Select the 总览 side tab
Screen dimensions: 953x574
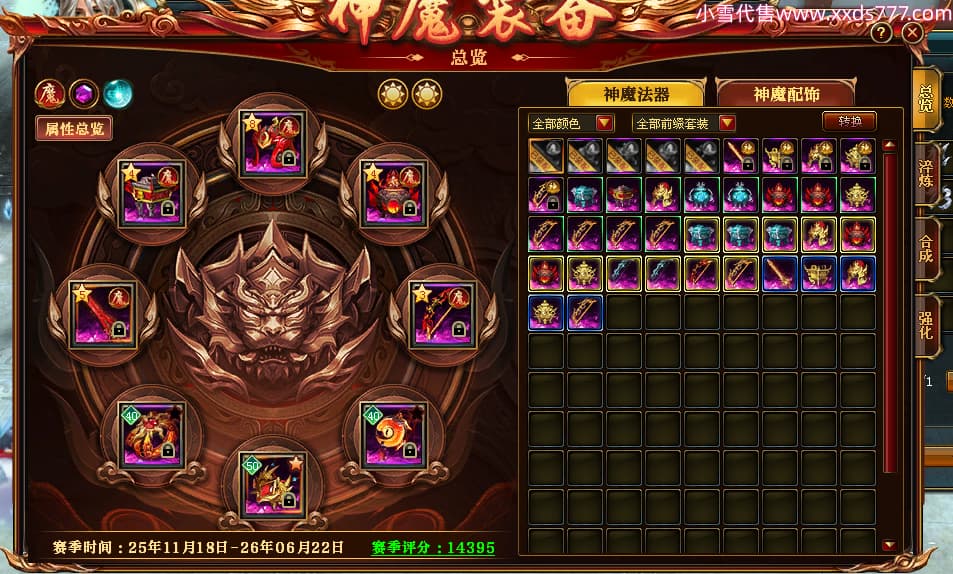[x=926, y=99]
